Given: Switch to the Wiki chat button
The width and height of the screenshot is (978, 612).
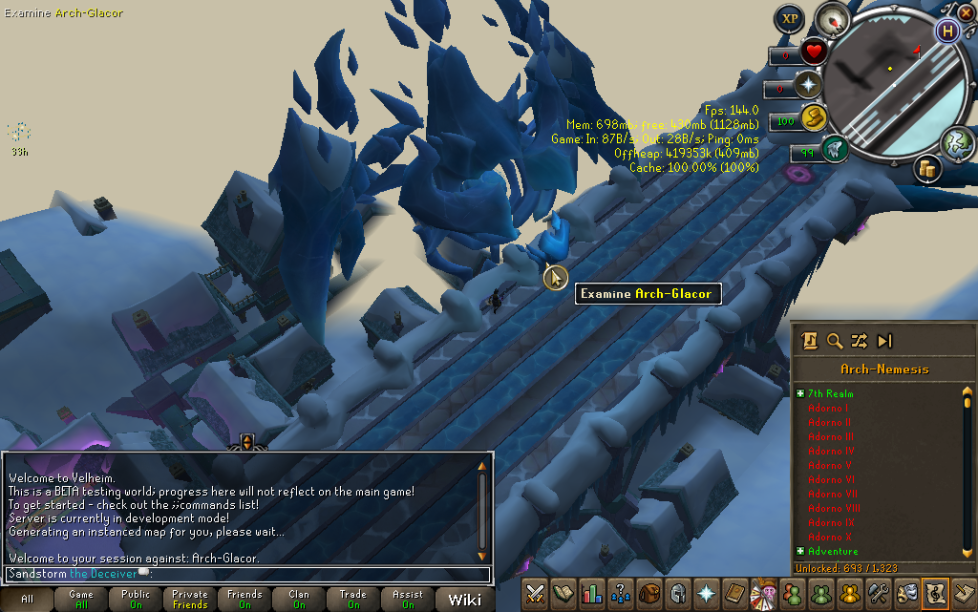Looking at the screenshot, I should click(x=464, y=599).
